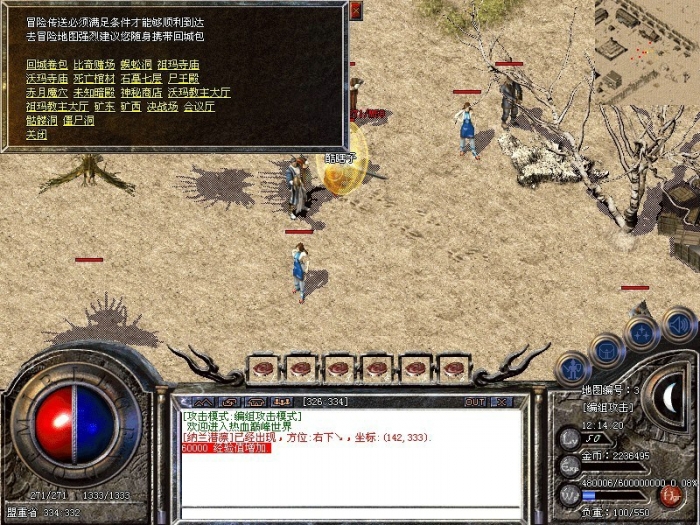Select the 骷髅洞 teleport link

coord(40,119)
